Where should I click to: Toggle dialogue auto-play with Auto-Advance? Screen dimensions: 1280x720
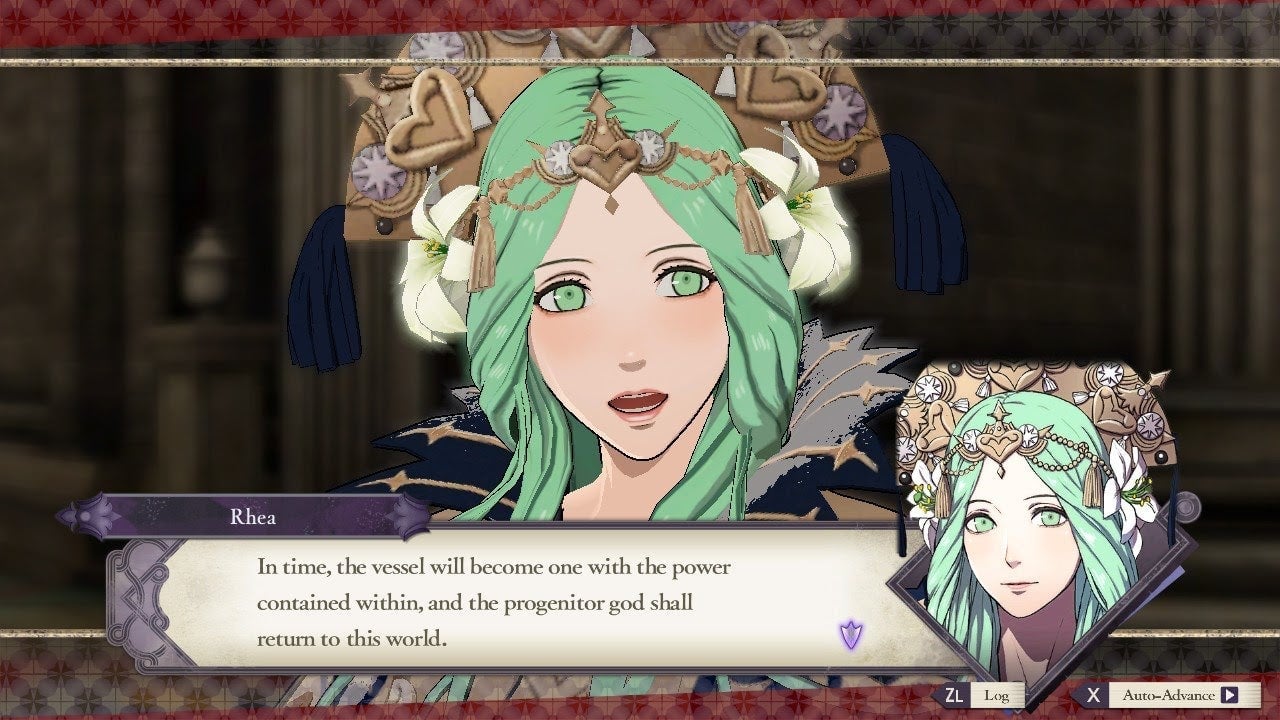point(1165,695)
